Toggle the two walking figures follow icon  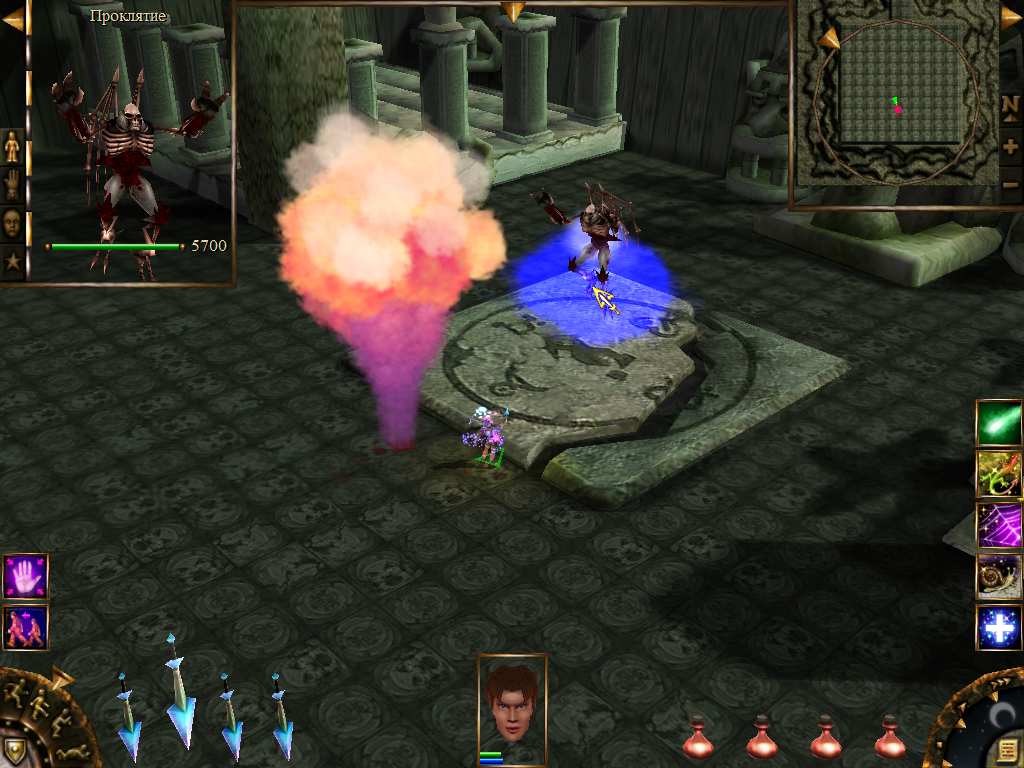[x=25, y=628]
